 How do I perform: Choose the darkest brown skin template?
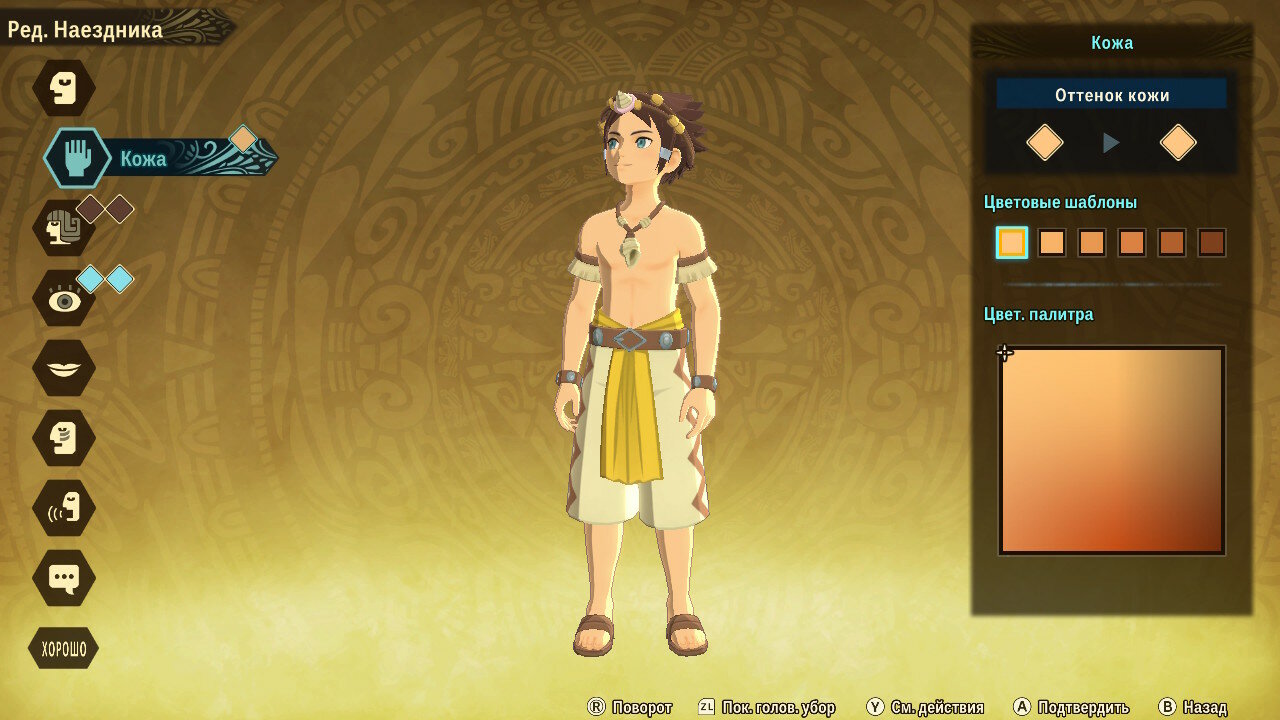pyautogui.click(x=1211, y=242)
